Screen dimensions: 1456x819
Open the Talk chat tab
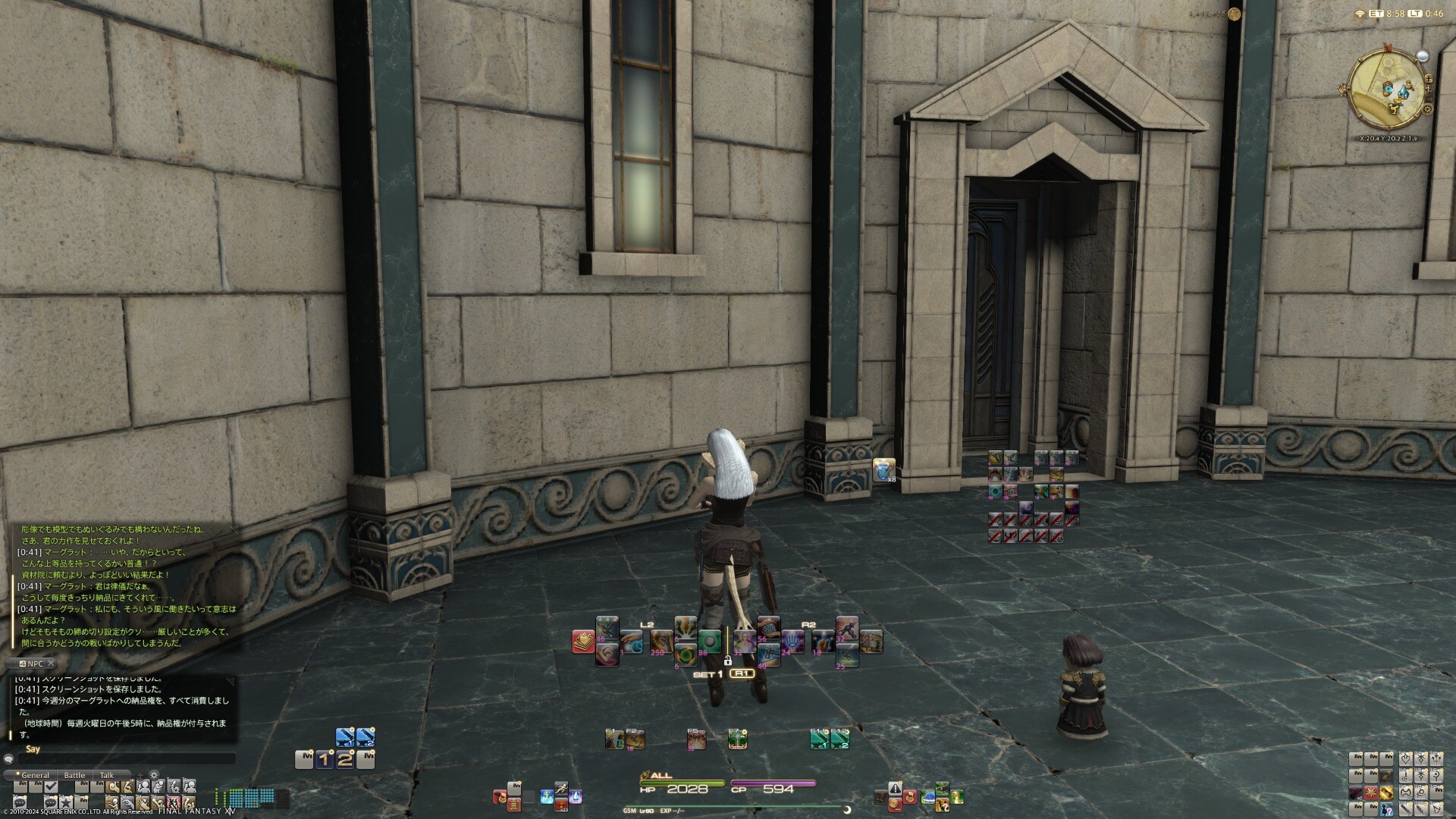(107, 775)
